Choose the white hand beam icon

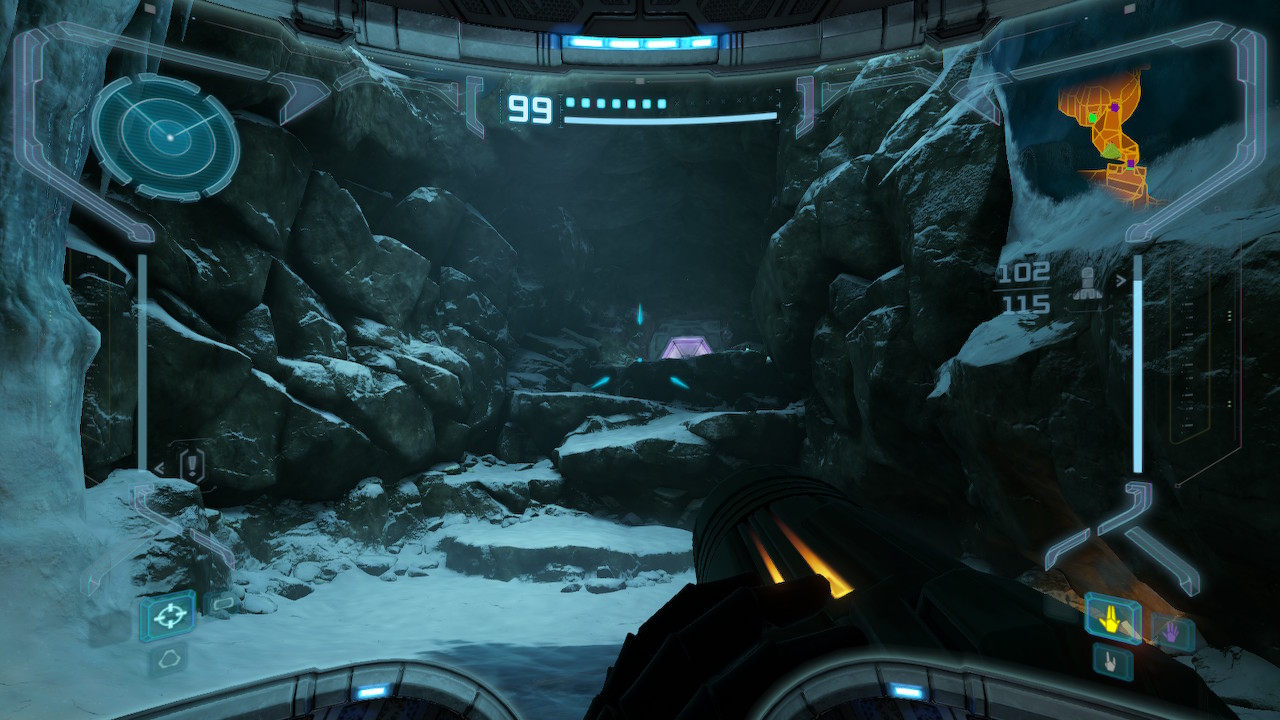1112,662
